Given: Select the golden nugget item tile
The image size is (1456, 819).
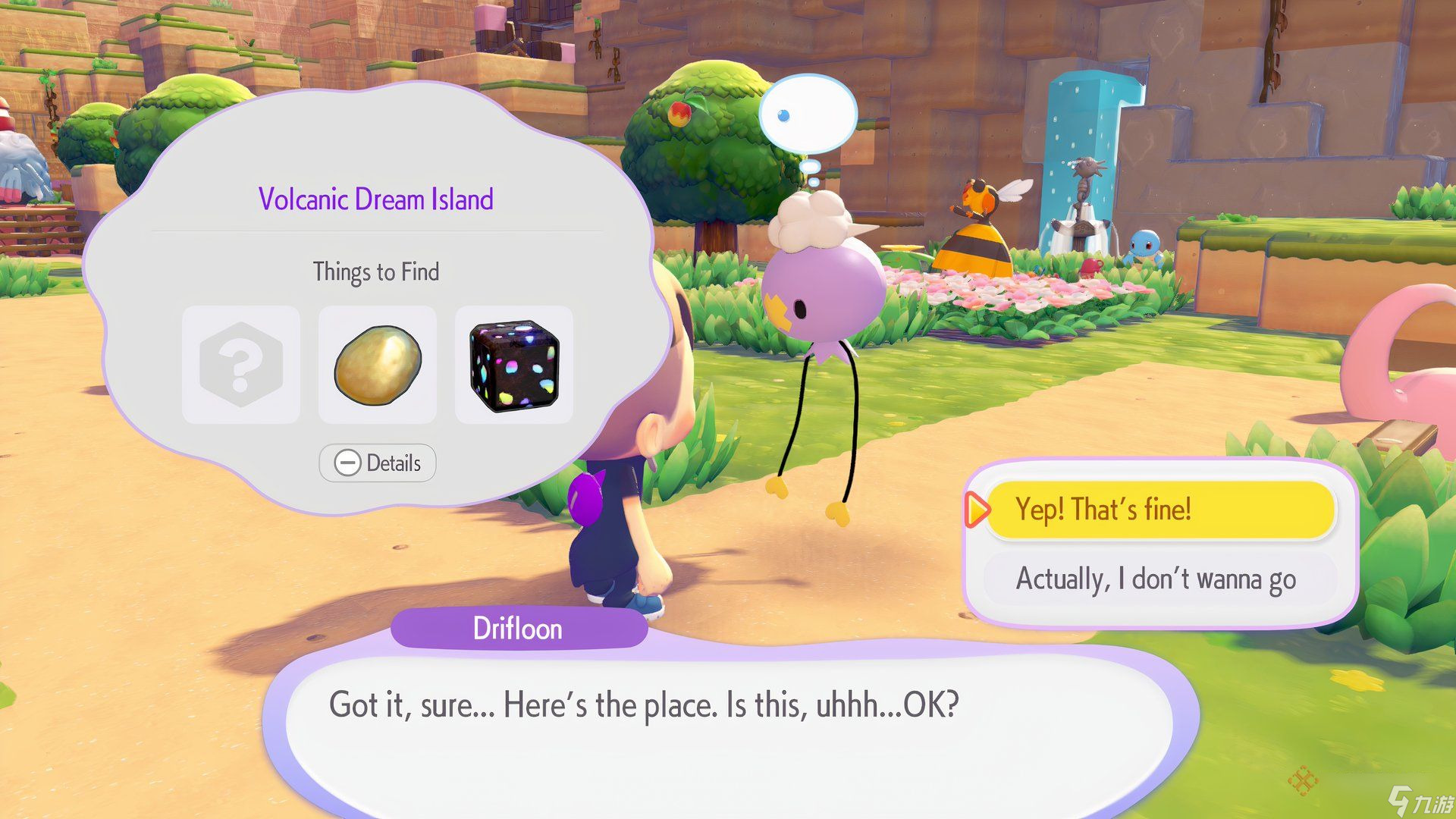Looking at the screenshot, I should pyautogui.click(x=378, y=365).
